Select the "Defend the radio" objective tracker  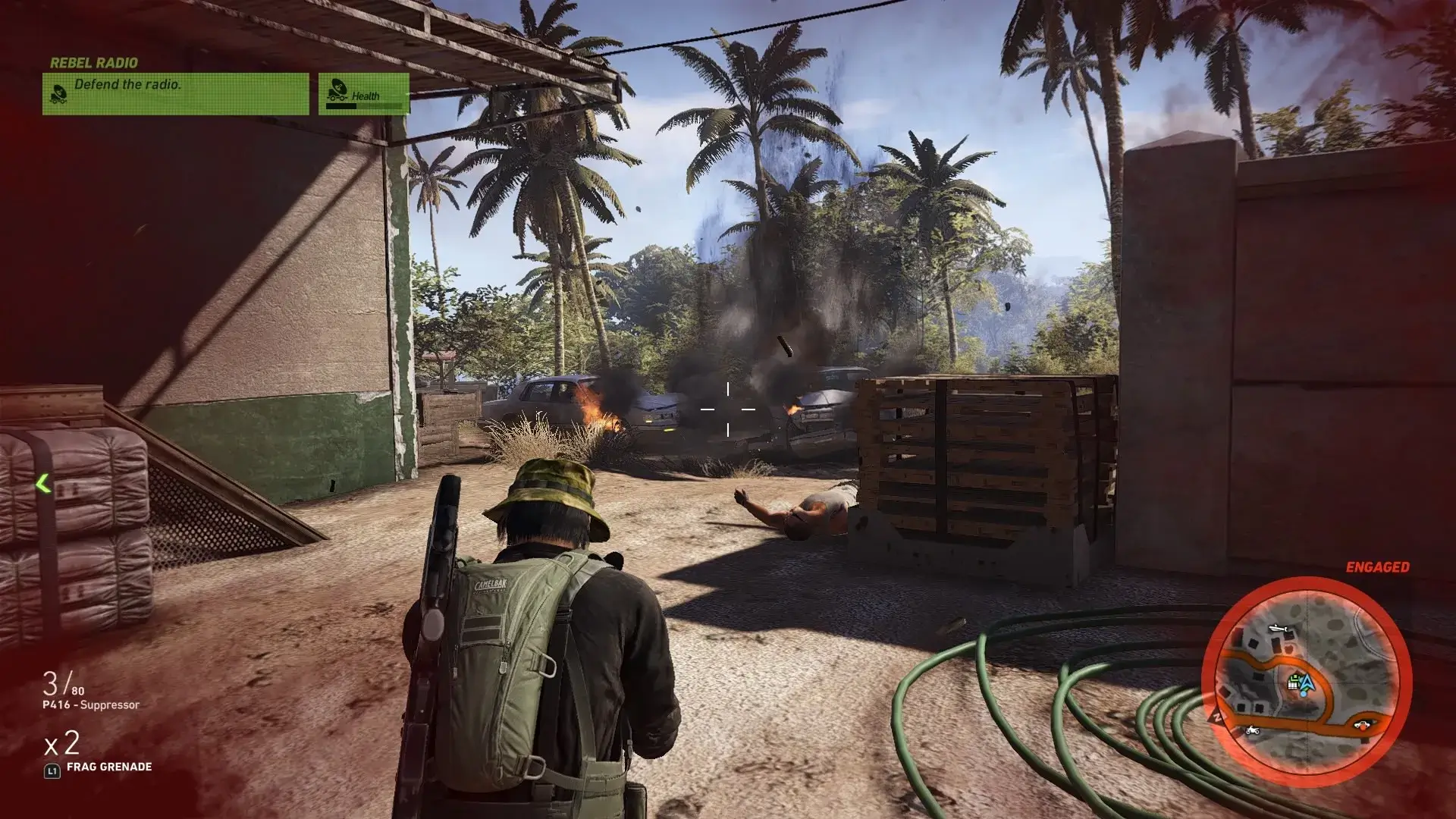175,93
